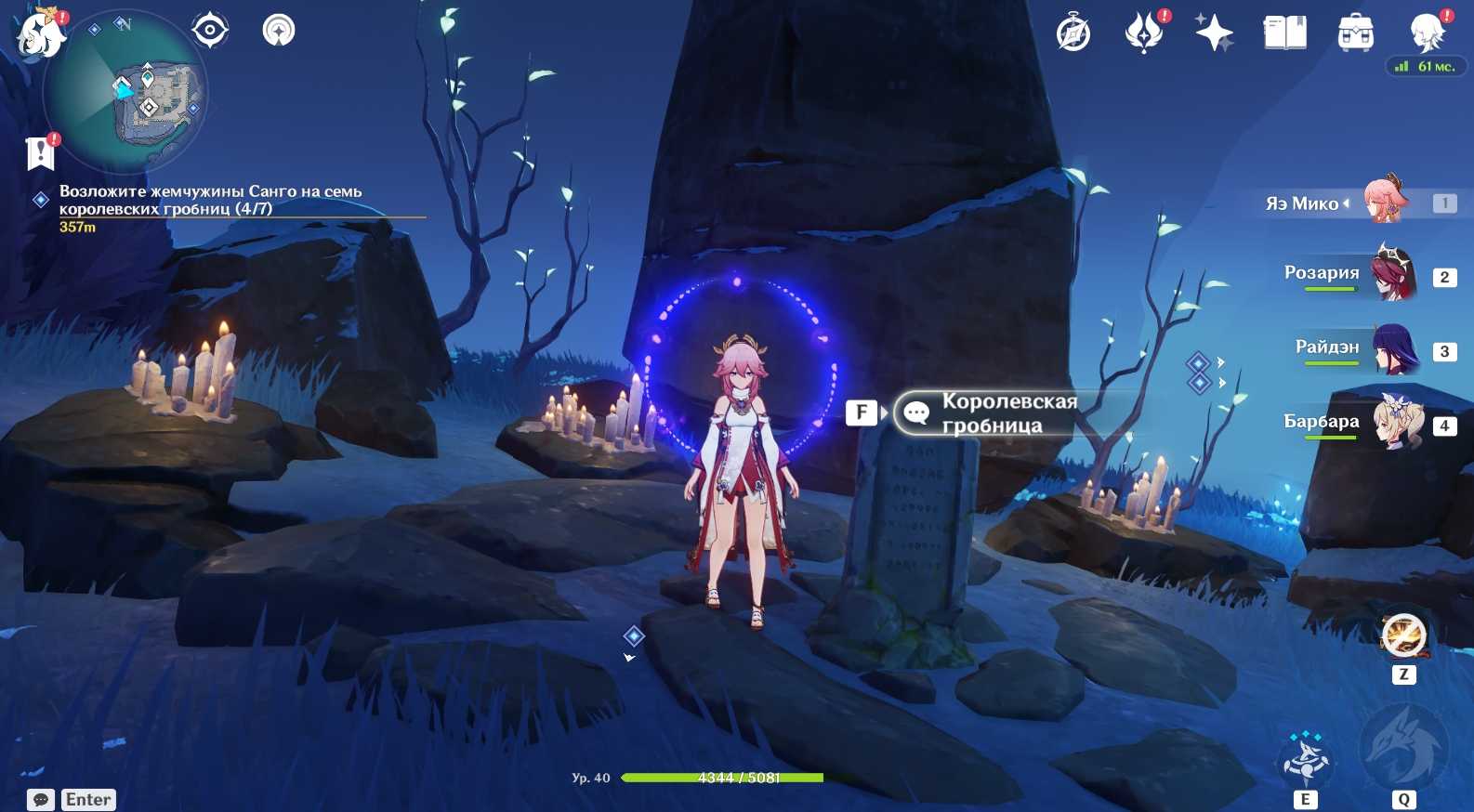This screenshot has width=1474, height=812.
Task: Open the character profile icon top right
Action: [x=1427, y=34]
